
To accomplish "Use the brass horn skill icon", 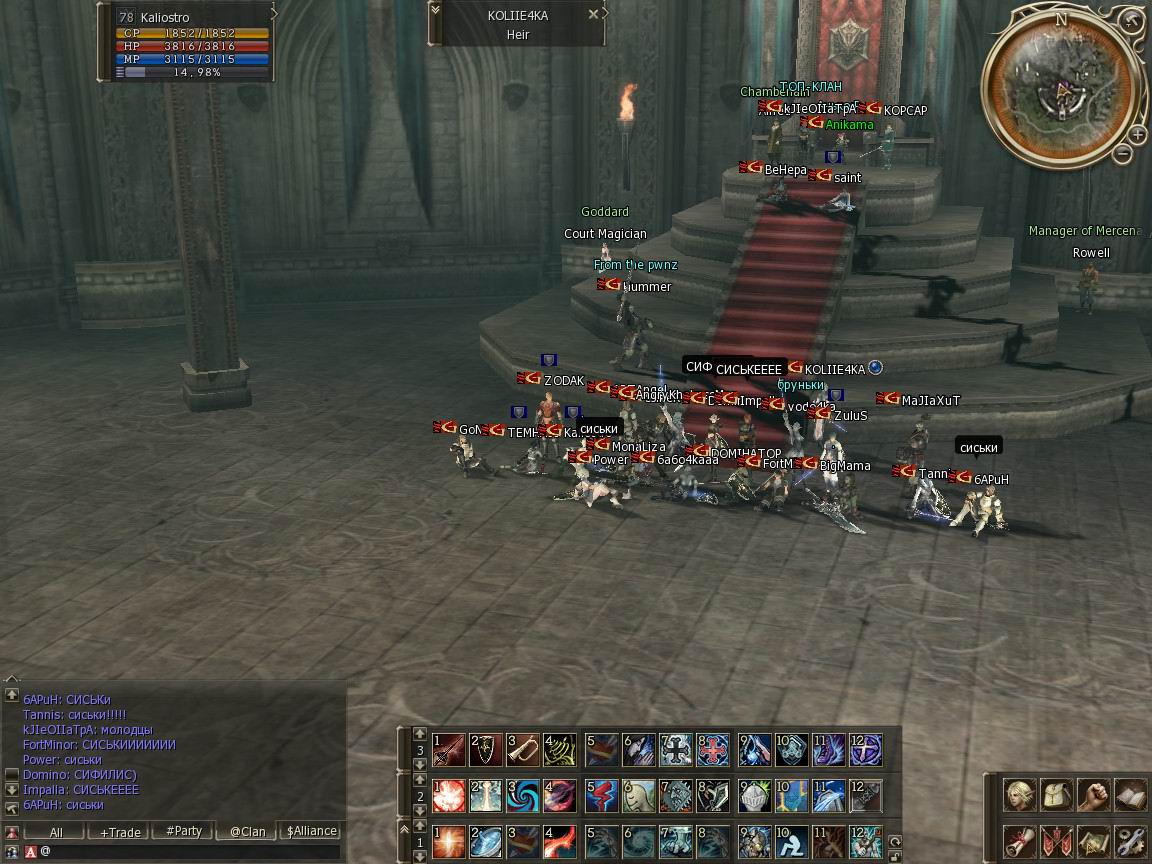I will (x=523, y=750).
